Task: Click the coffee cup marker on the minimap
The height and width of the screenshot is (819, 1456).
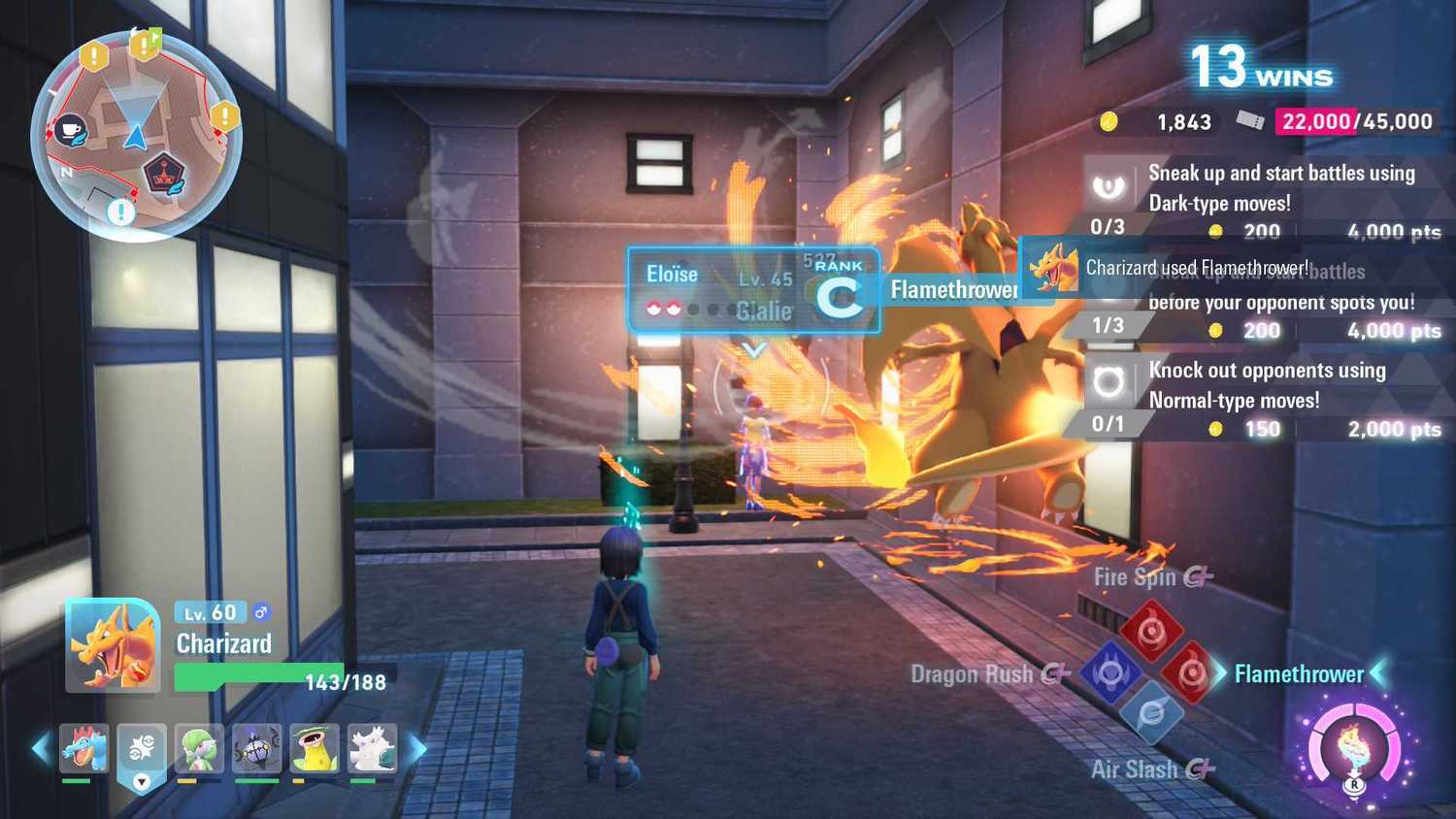Action: (69, 128)
